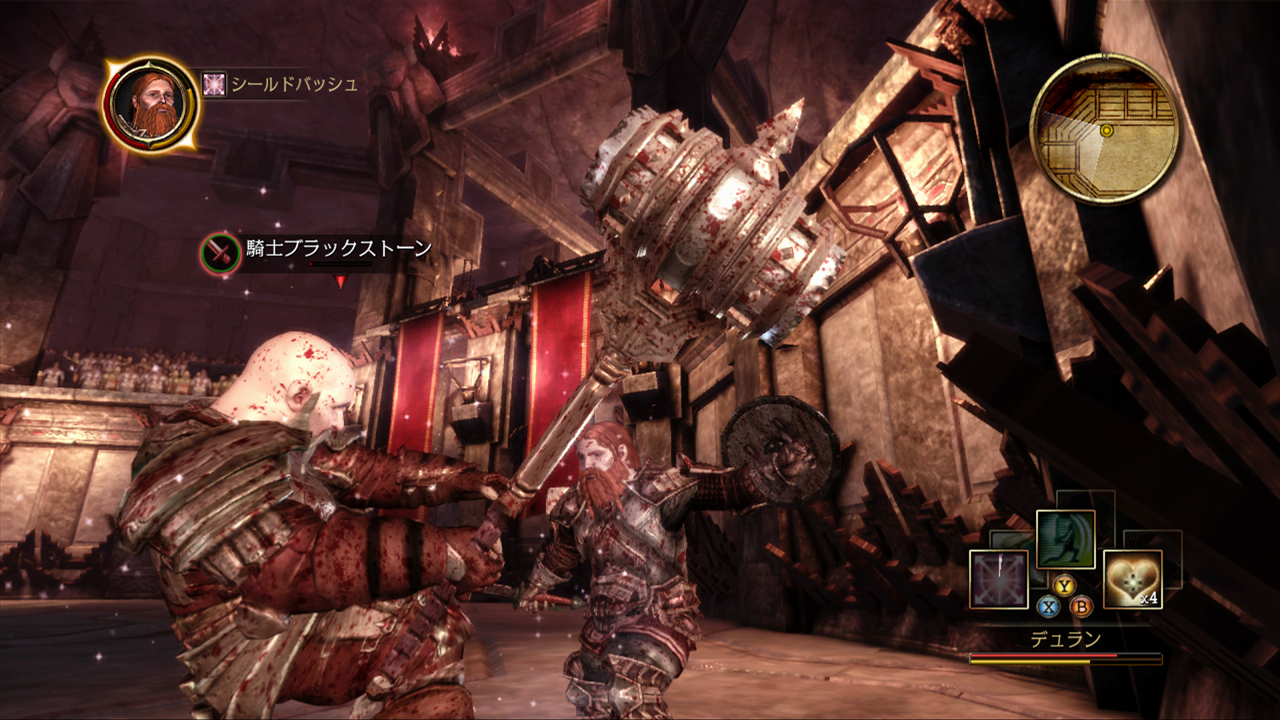Screen dimensions: 1280x720
Task: Trigger the Shield Bash quick slot with the arrow burst
Action: (998, 579)
